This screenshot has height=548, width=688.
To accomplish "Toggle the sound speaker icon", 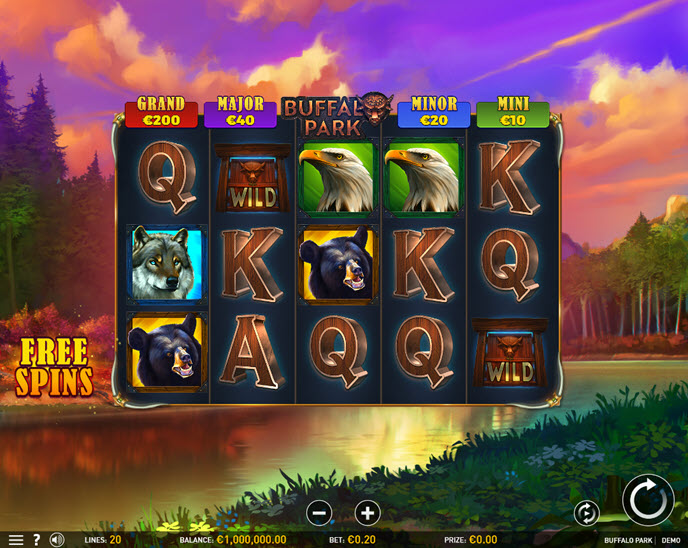I will [57, 540].
